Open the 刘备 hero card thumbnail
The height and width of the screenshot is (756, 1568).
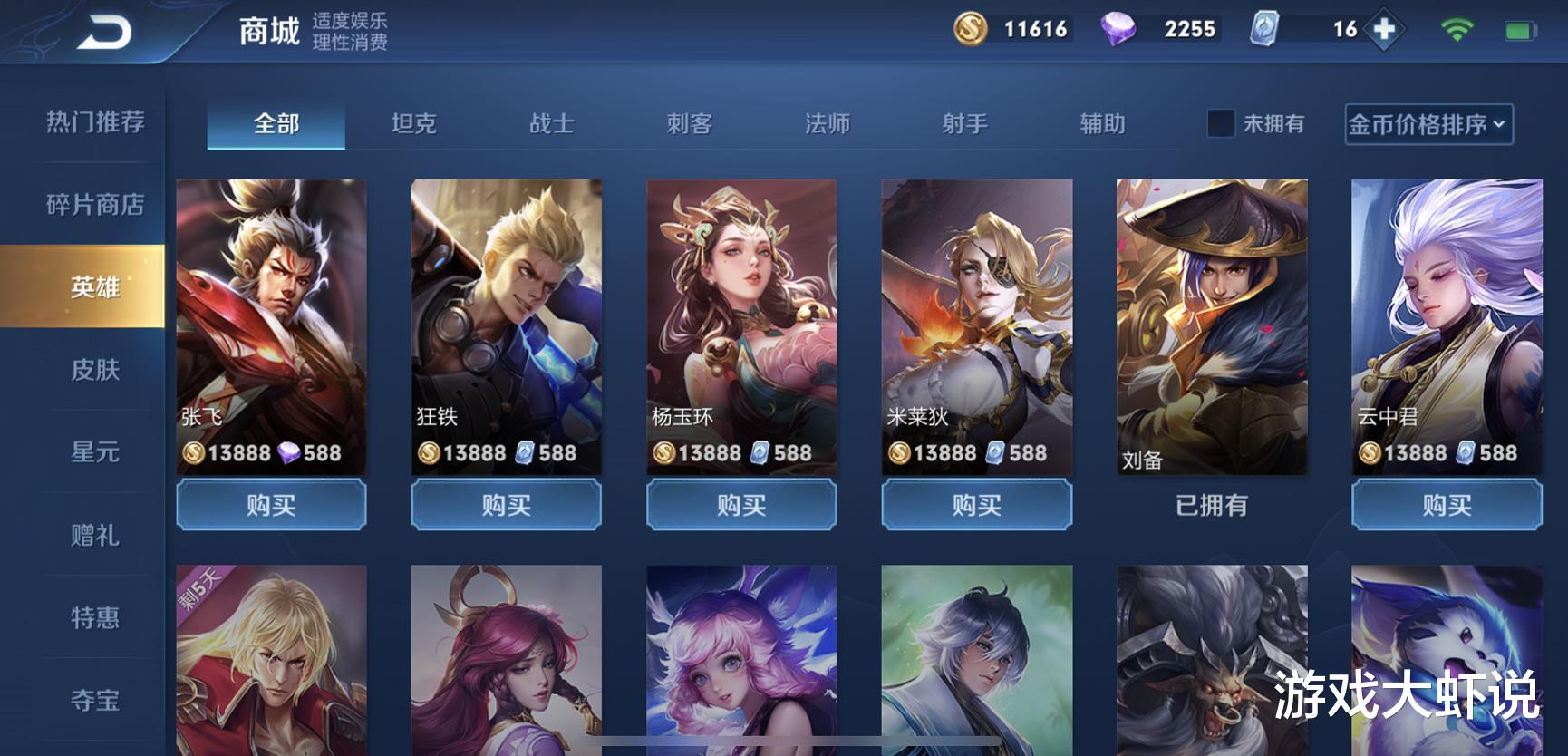click(x=1210, y=326)
